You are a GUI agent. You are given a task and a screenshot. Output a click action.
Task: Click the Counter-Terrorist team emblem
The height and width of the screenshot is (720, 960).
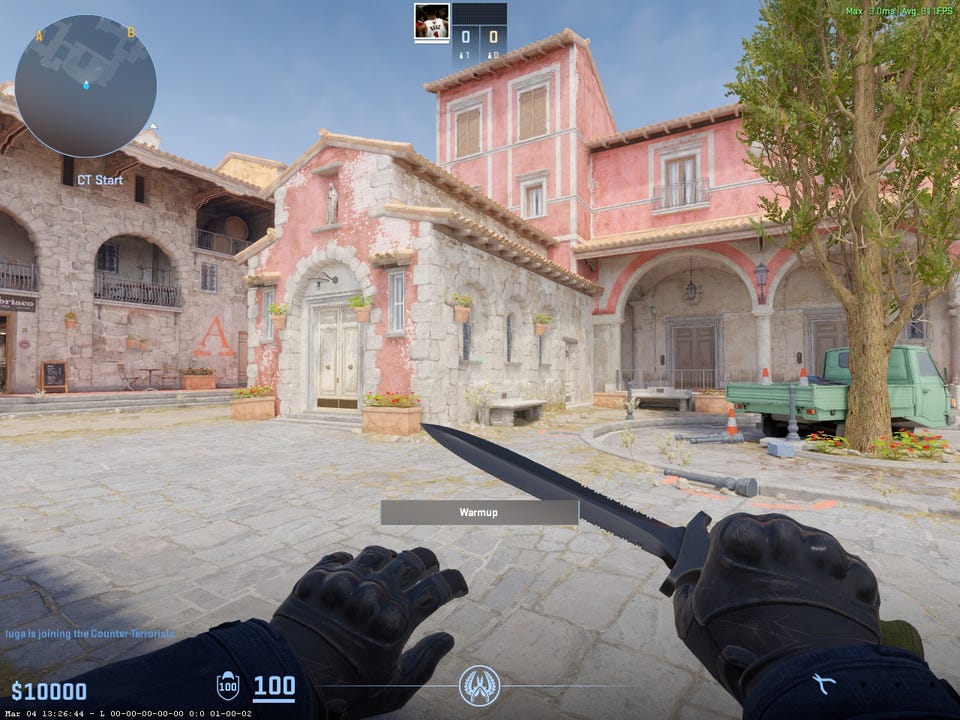pos(479,686)
